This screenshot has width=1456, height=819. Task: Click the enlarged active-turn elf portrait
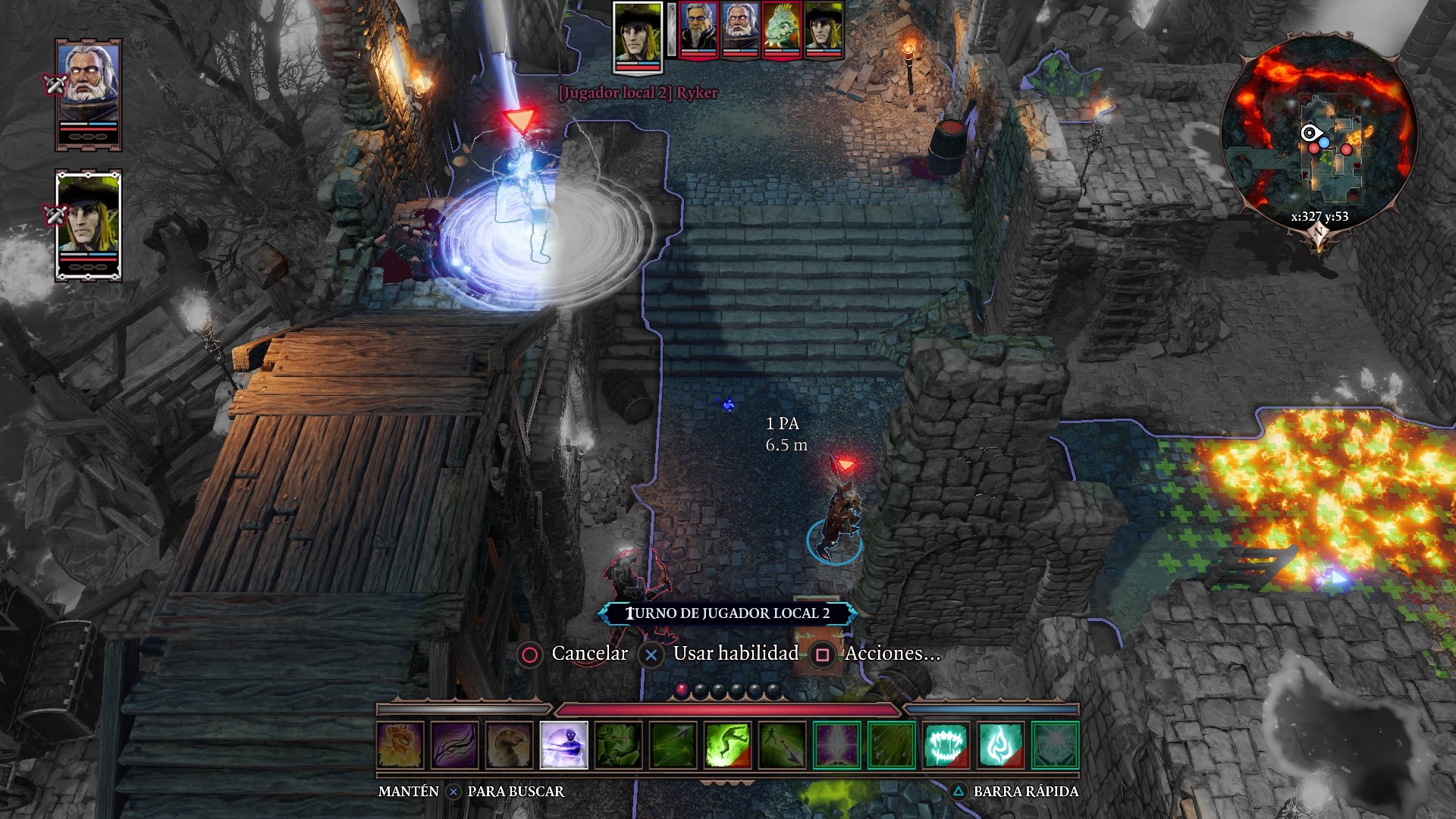638,36
